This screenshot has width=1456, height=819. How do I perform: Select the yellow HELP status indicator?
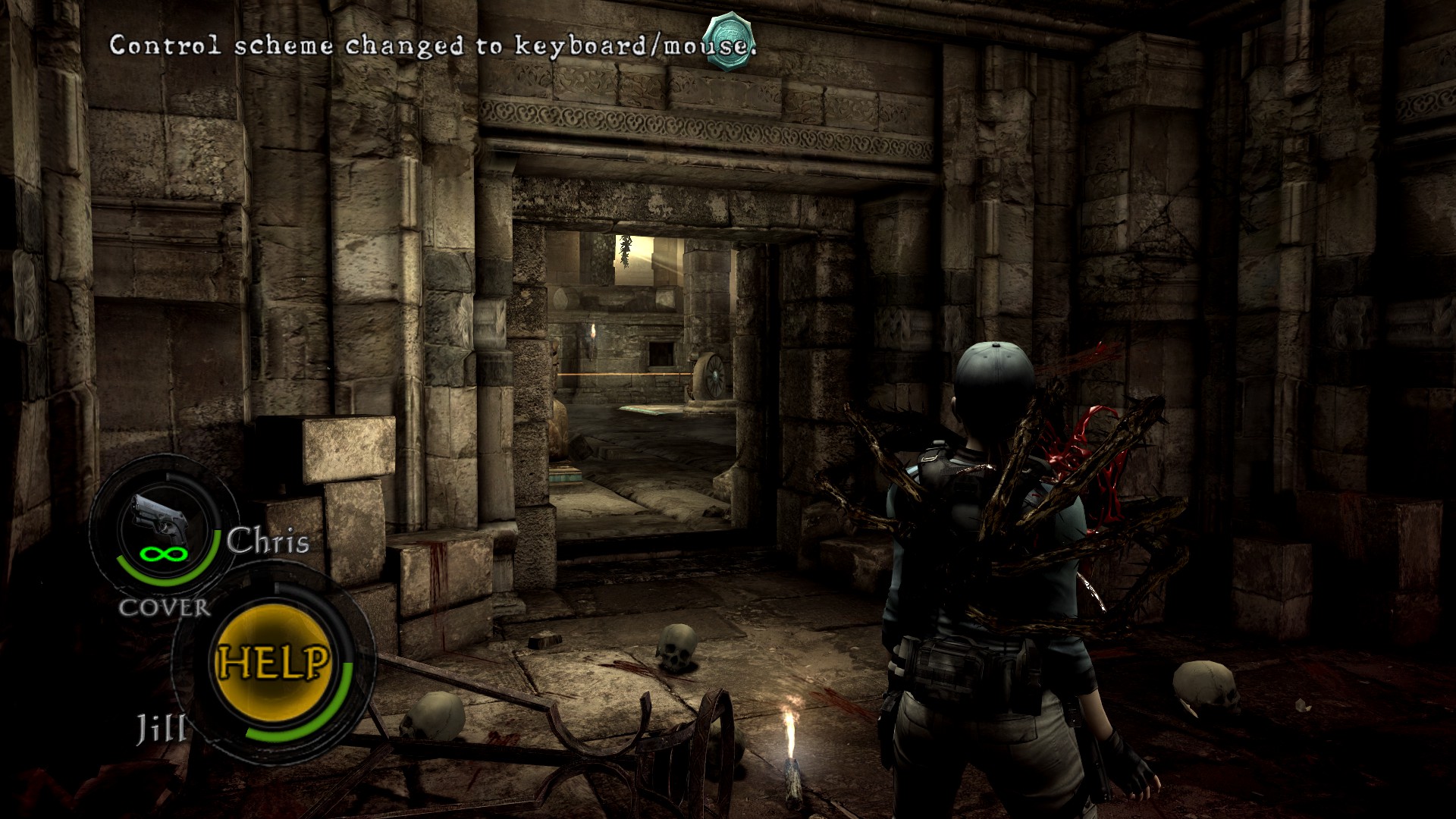pos(274,662)
